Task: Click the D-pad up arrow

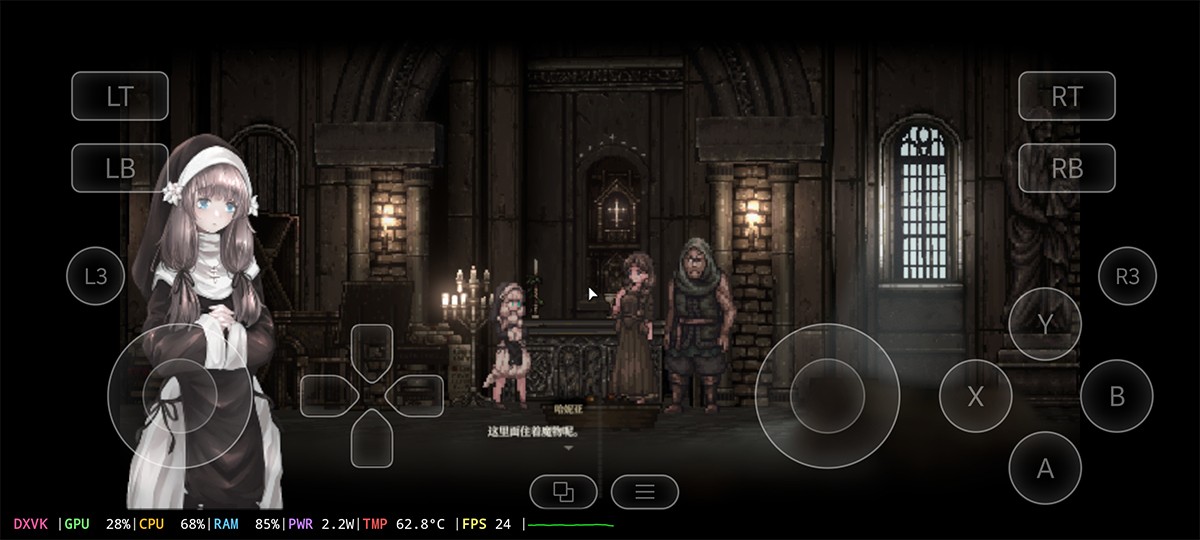Action: 371,351
